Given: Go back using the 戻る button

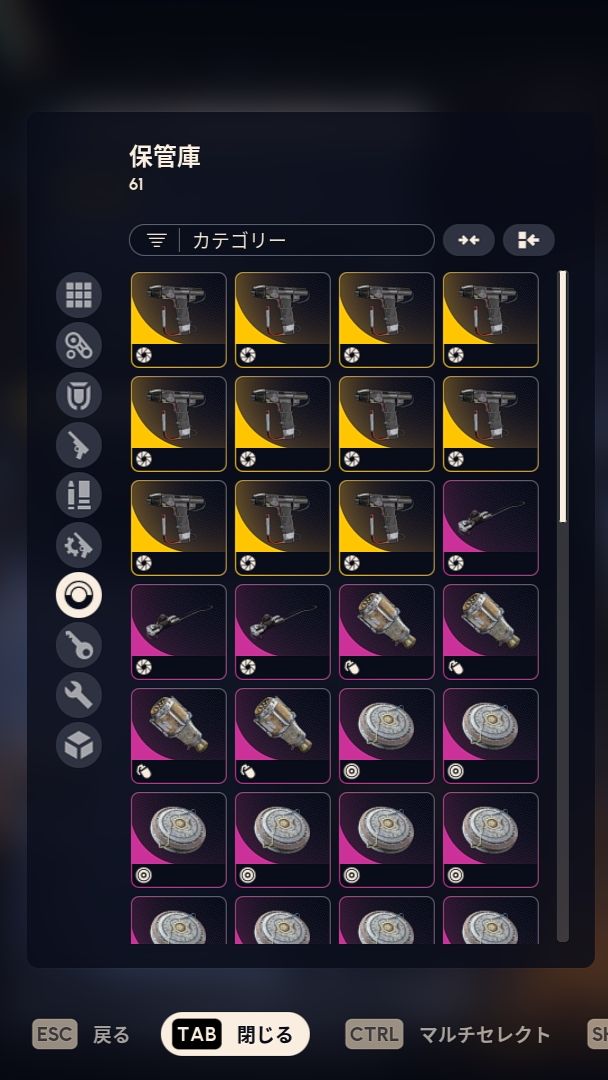Looking at the screenshot, I should pos(81,1034).
